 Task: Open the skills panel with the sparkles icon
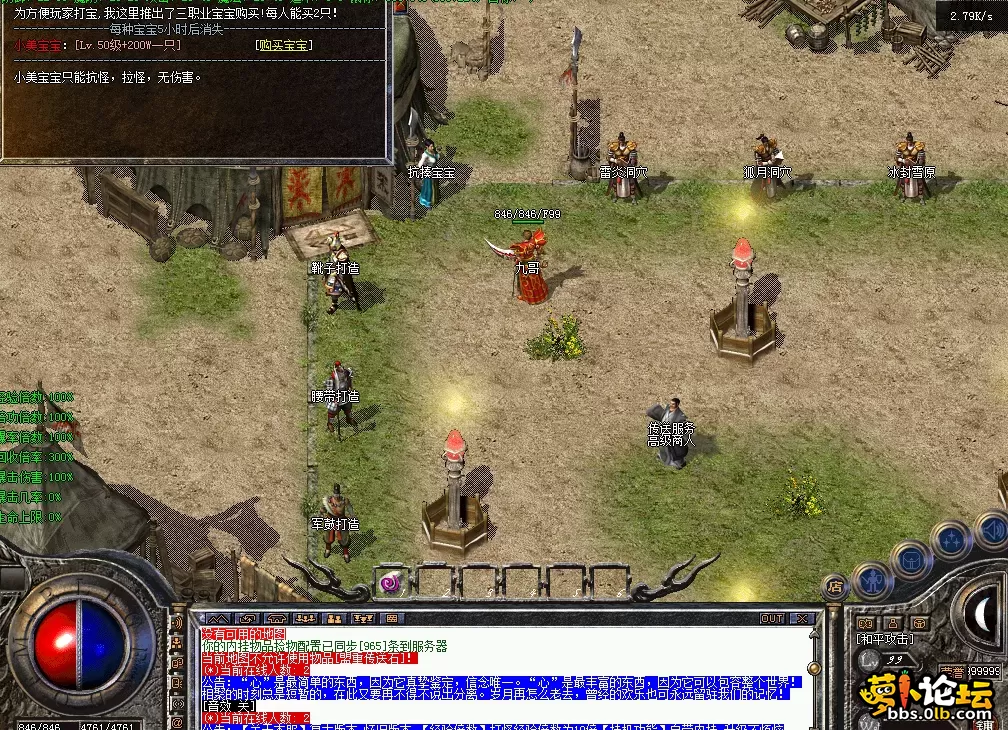949,540
